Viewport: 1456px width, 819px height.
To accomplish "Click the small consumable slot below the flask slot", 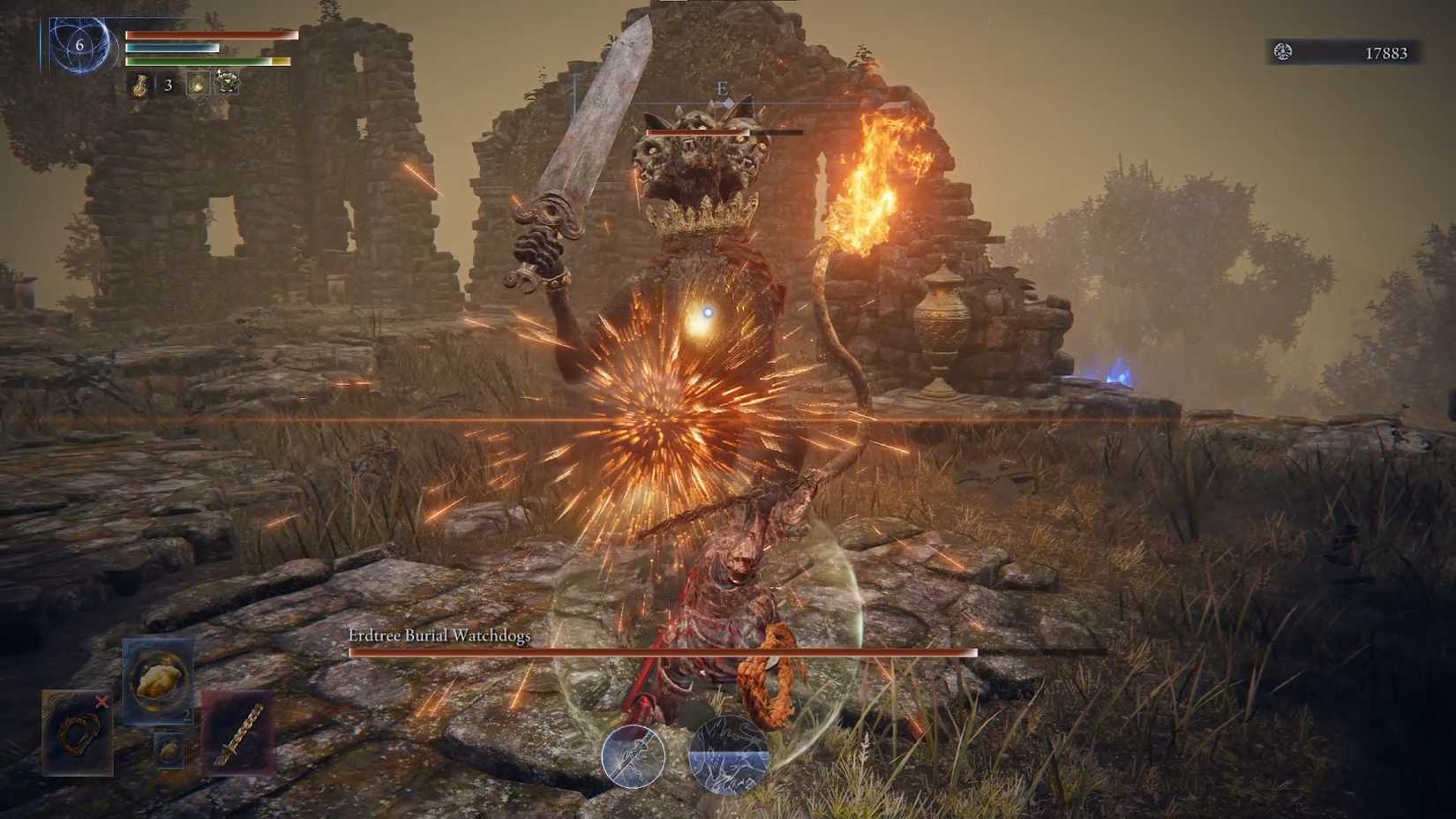I will tap(170, 750).
